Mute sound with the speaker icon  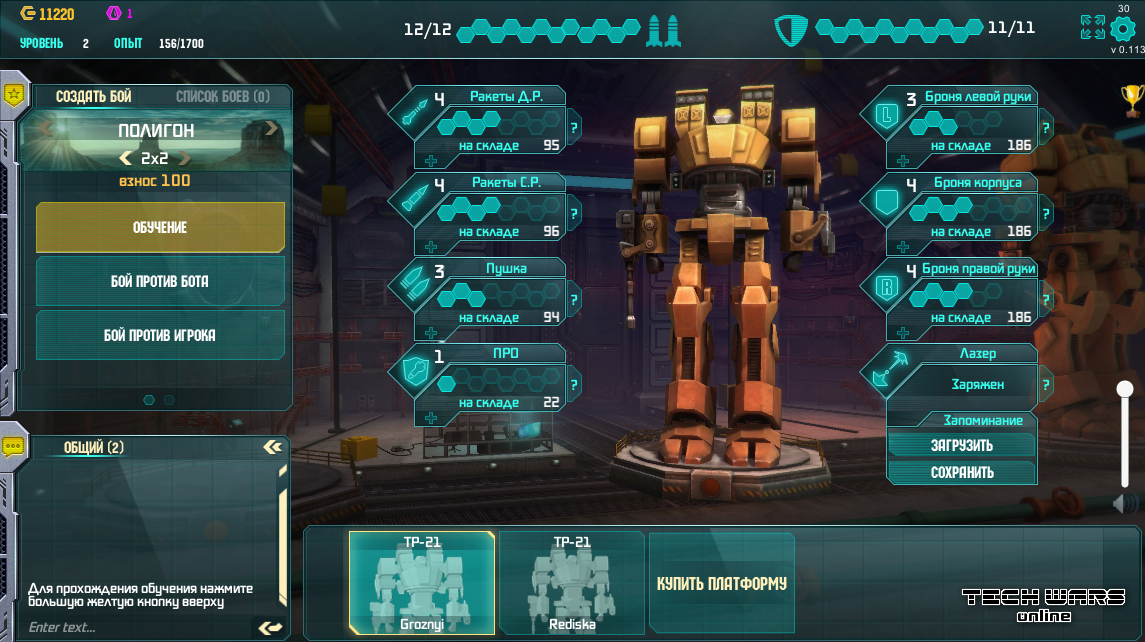(1125, 504)
